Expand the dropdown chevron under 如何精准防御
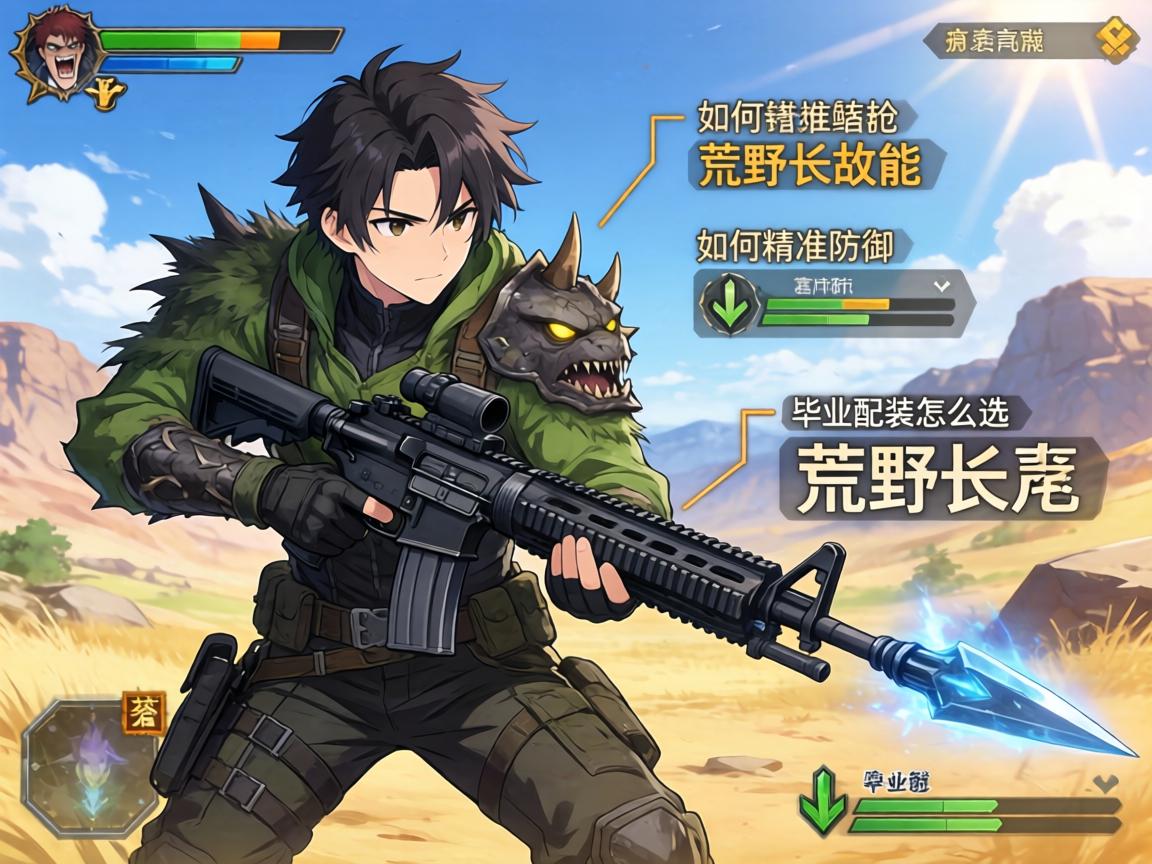Screen dimensions: 1152x864 [940, 285]
